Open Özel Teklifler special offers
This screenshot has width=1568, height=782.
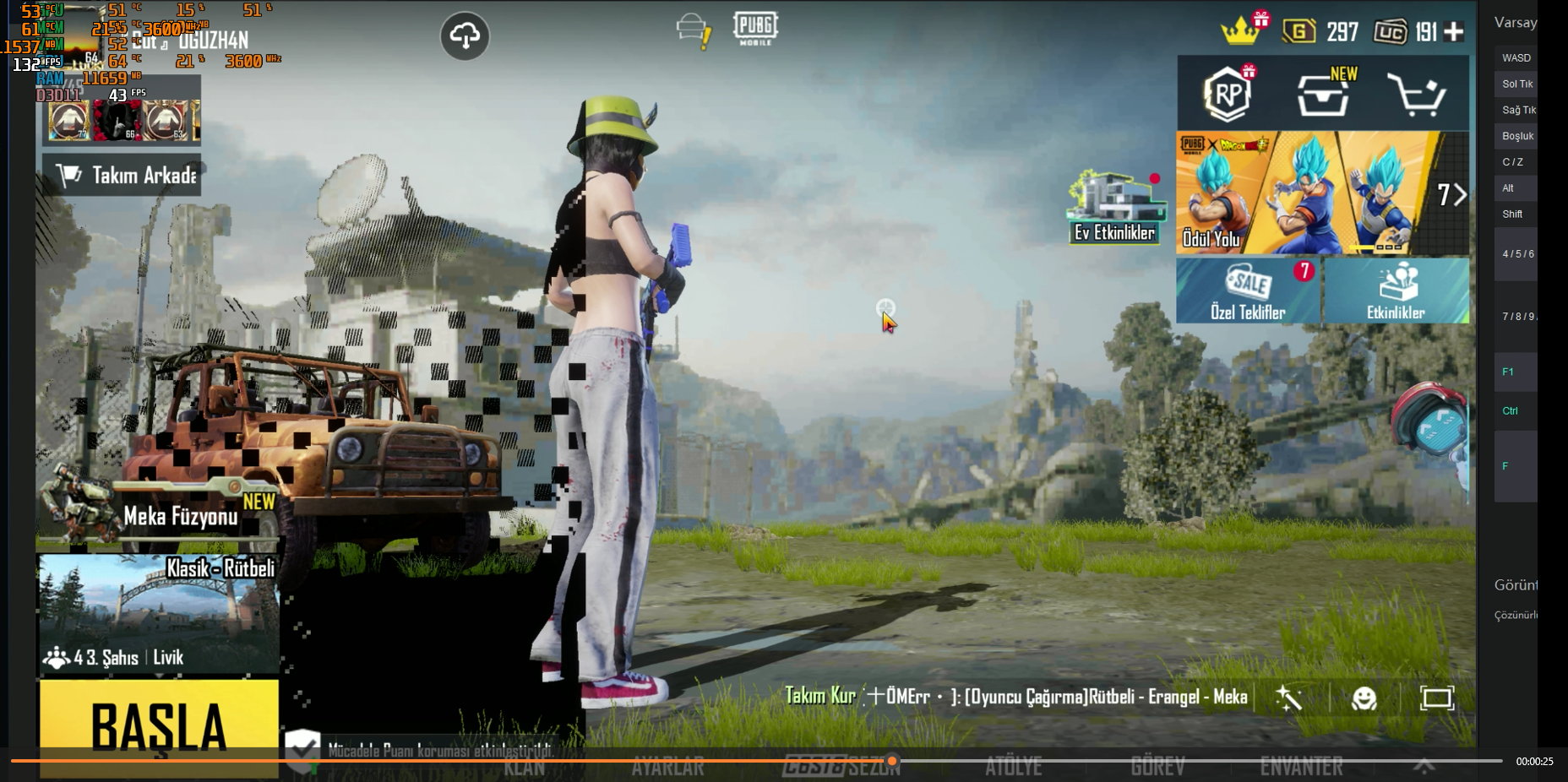point(1248,291)
